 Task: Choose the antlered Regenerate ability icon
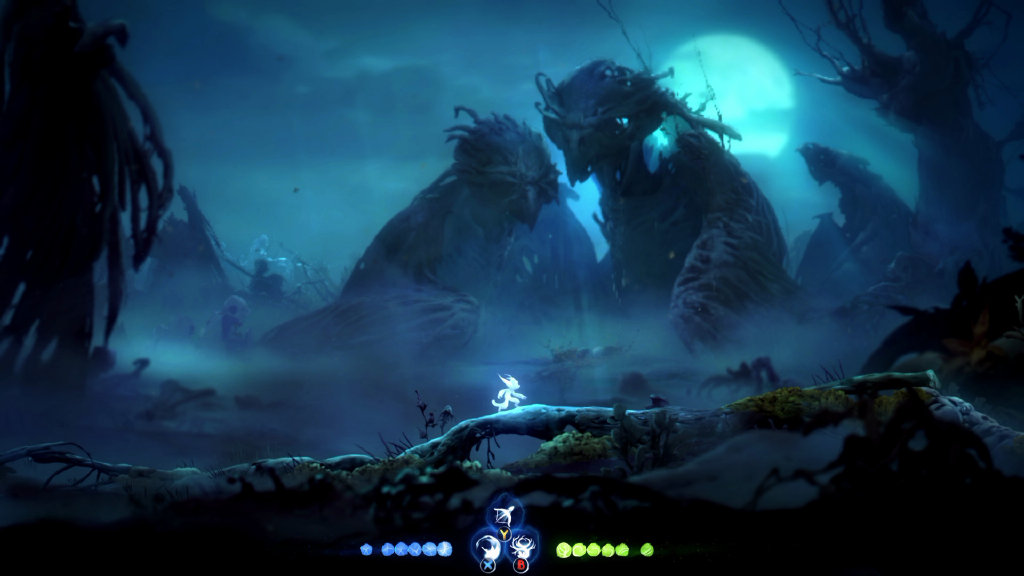click(521, 547)
